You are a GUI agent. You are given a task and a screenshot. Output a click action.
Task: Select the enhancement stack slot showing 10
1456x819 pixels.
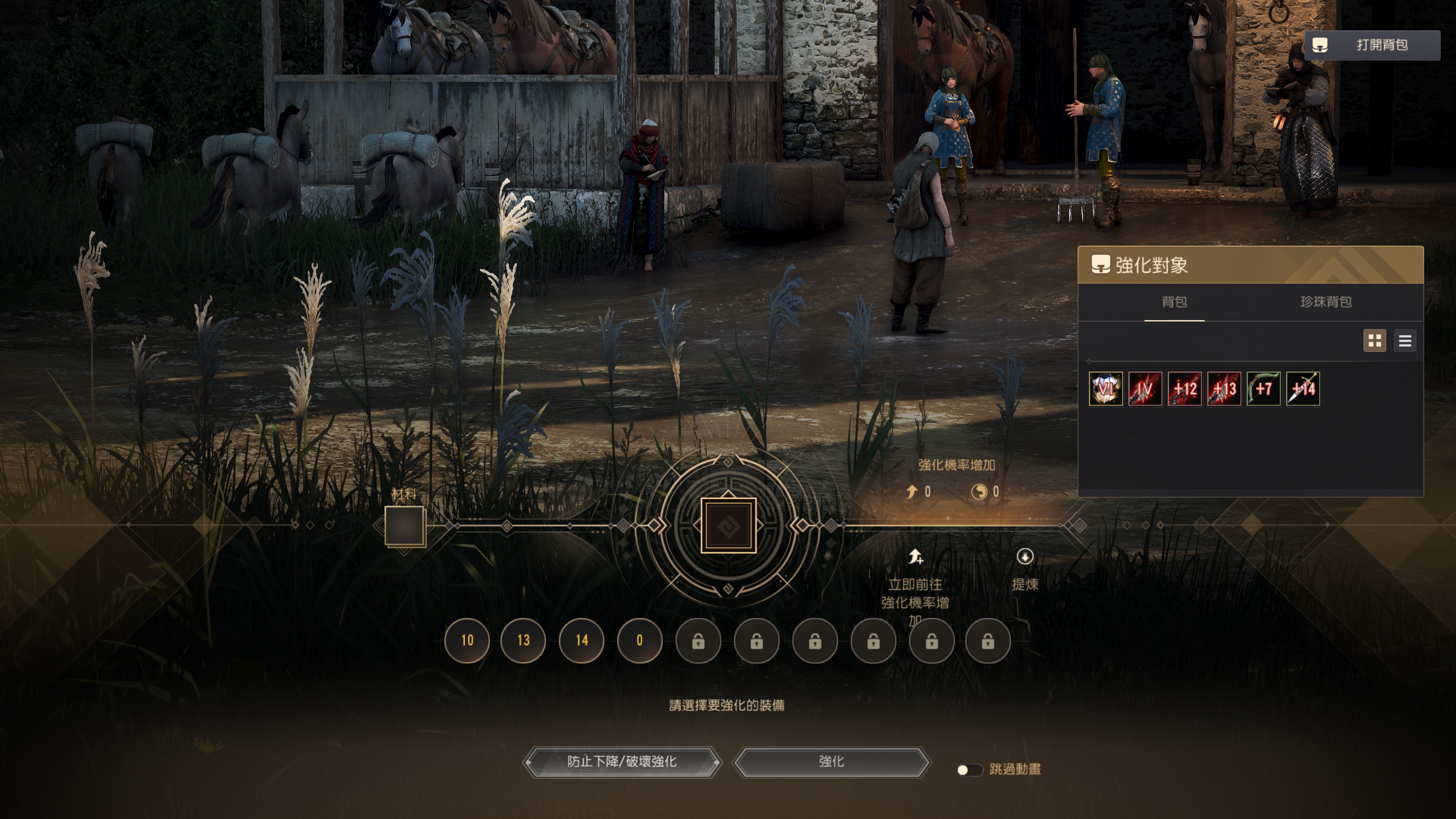coord(467,640)
